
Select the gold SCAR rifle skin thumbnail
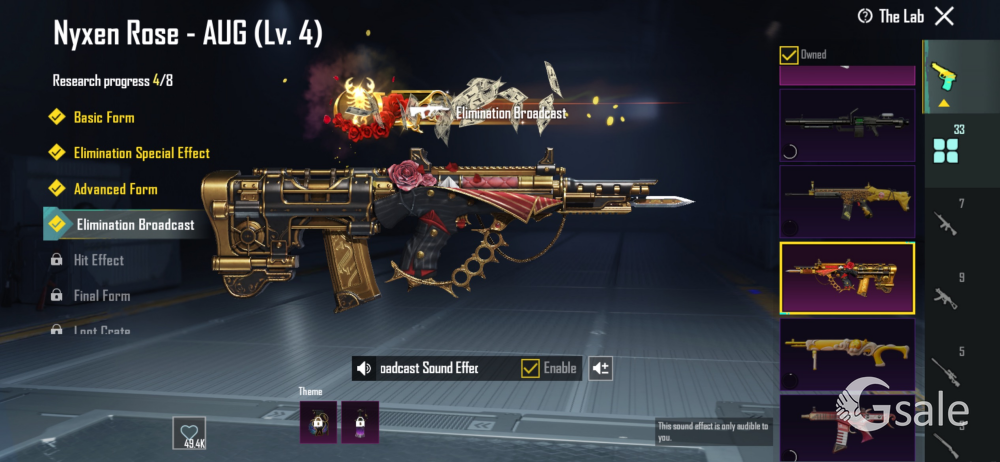tap(847, 200)
